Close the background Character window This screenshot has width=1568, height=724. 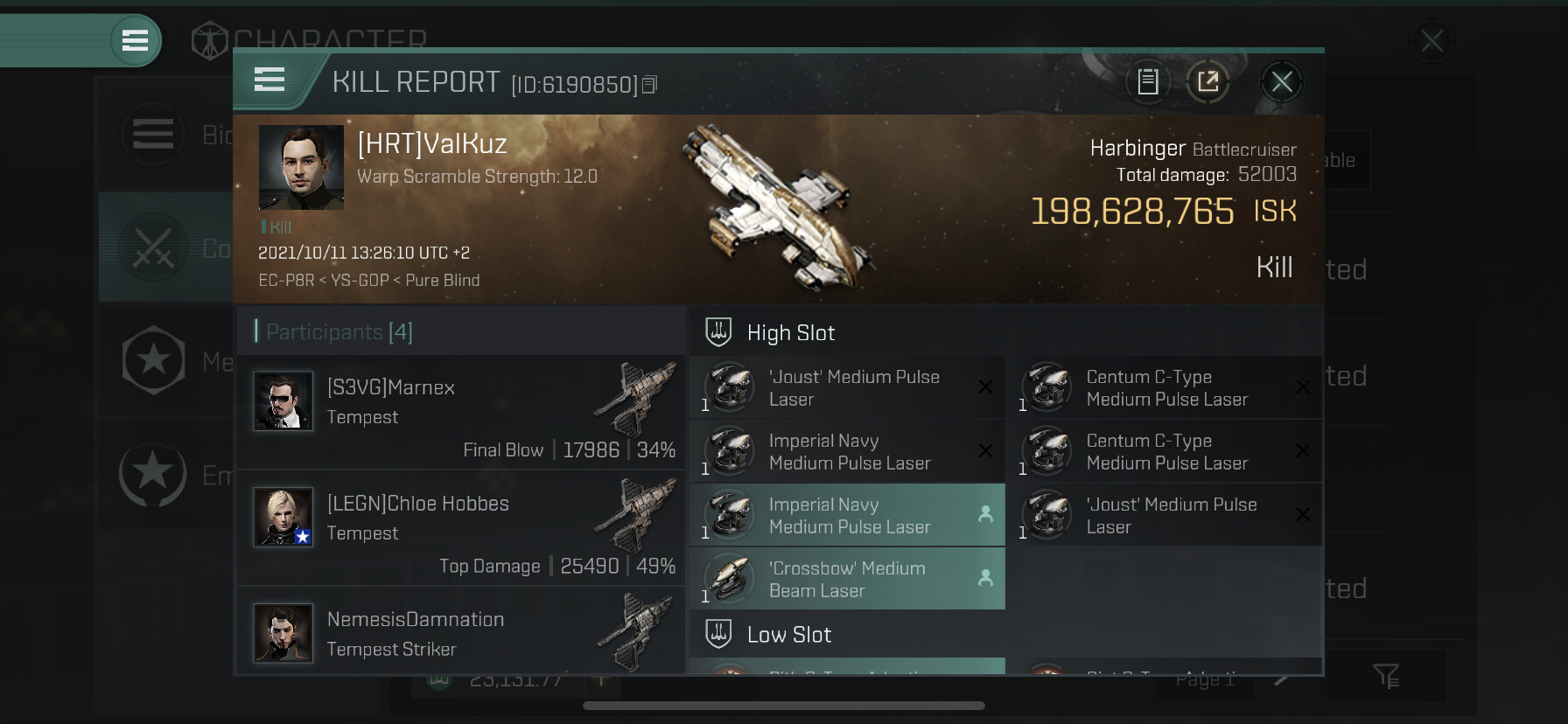click(1432, 40)
